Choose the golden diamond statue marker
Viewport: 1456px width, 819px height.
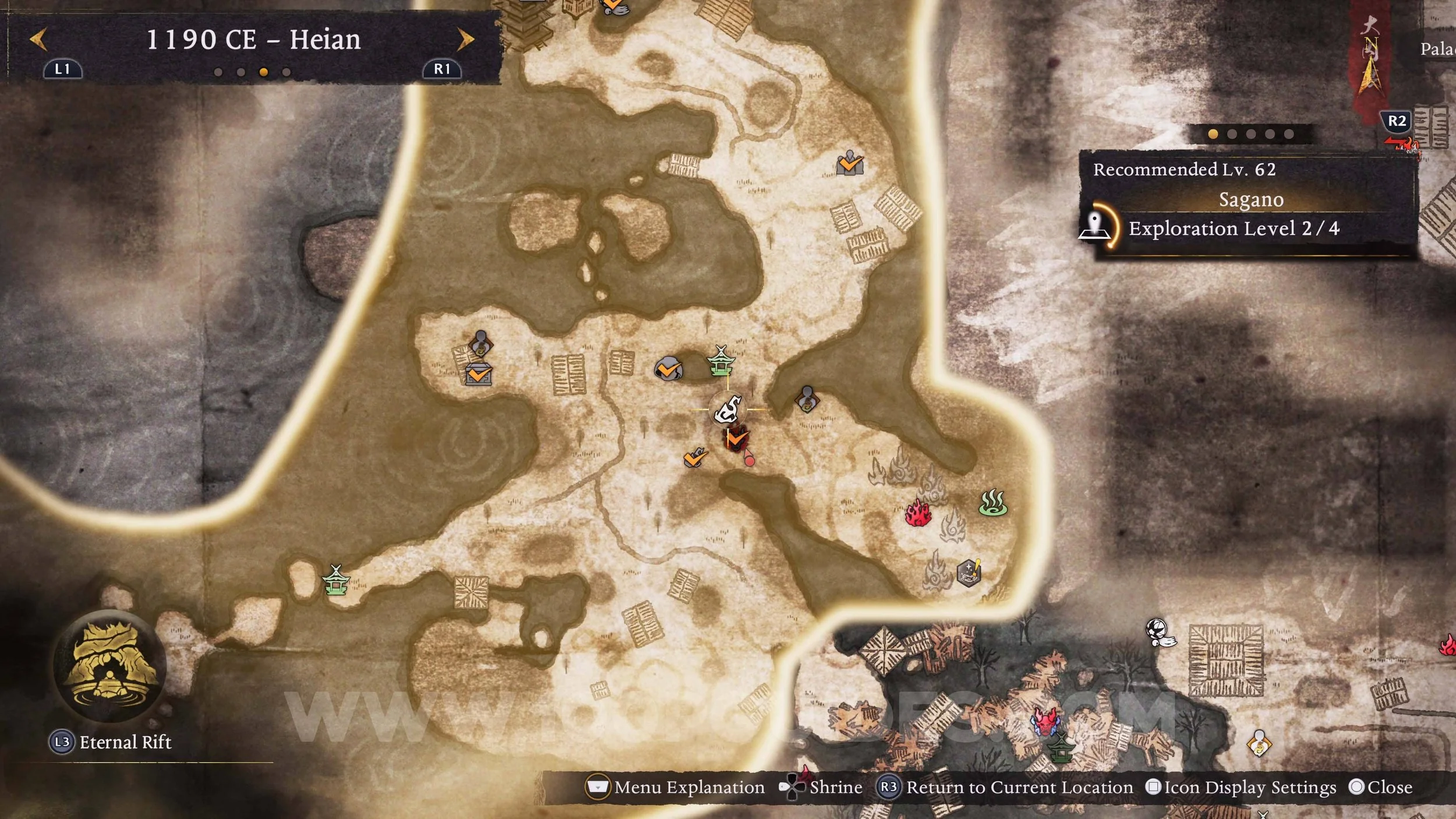1259,744
